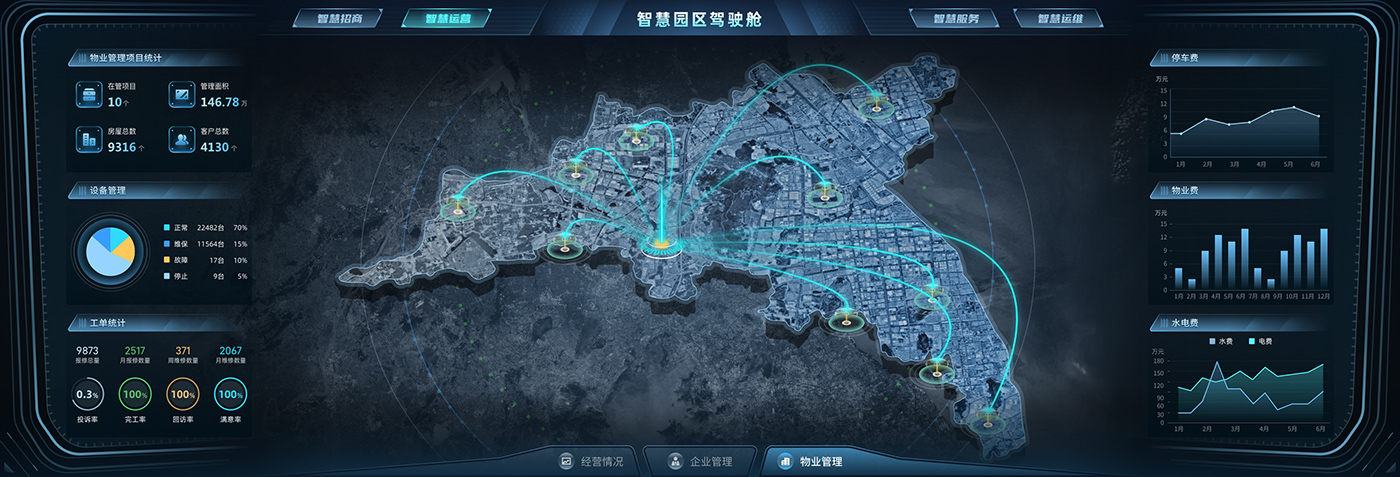Select the 投诉率 gauge ring
Image resolution: width=1400 pixels, height=477 pixels.
point(87,395)
